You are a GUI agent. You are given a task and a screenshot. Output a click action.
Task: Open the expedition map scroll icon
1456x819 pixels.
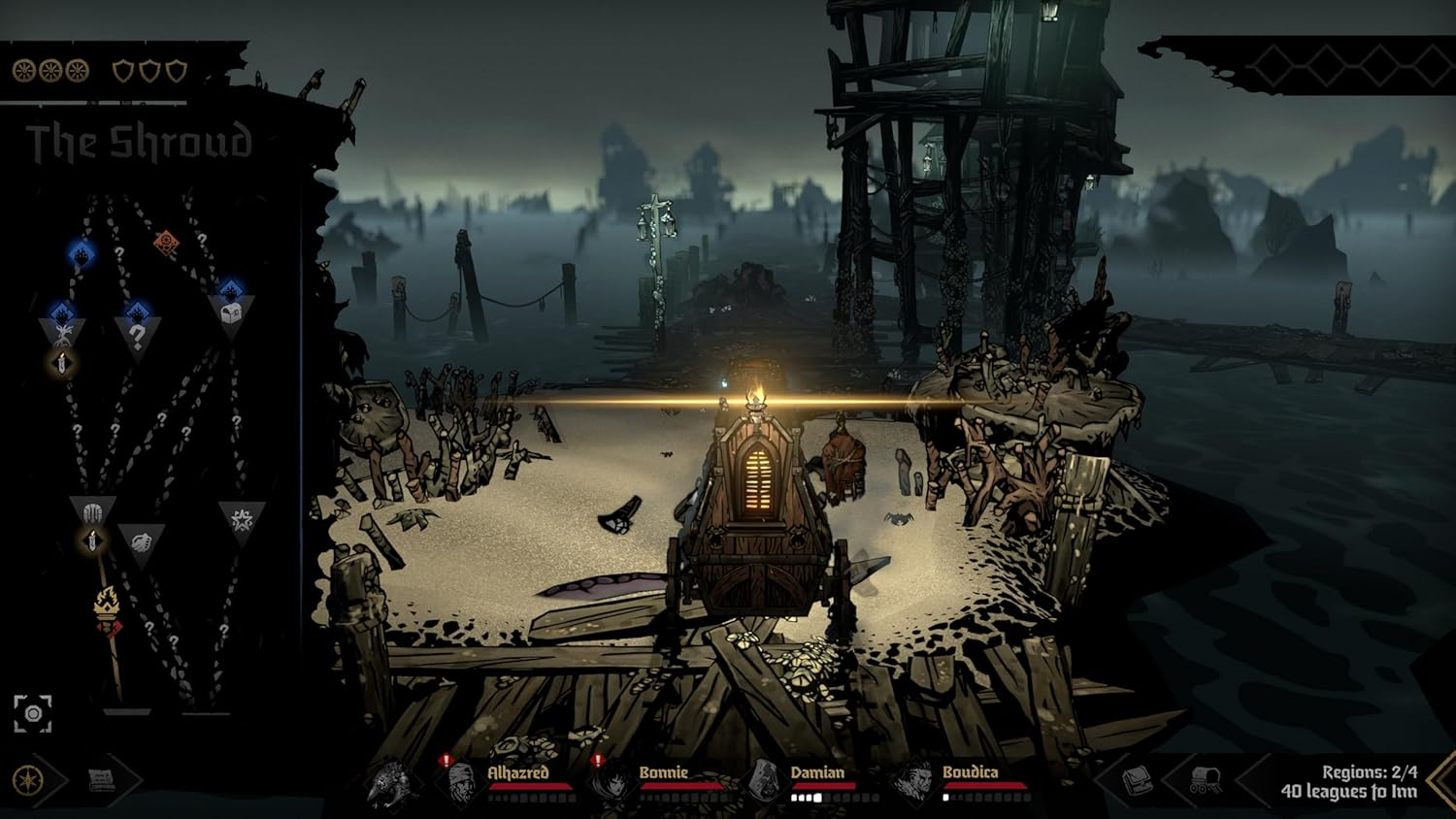tap(102, 779)
